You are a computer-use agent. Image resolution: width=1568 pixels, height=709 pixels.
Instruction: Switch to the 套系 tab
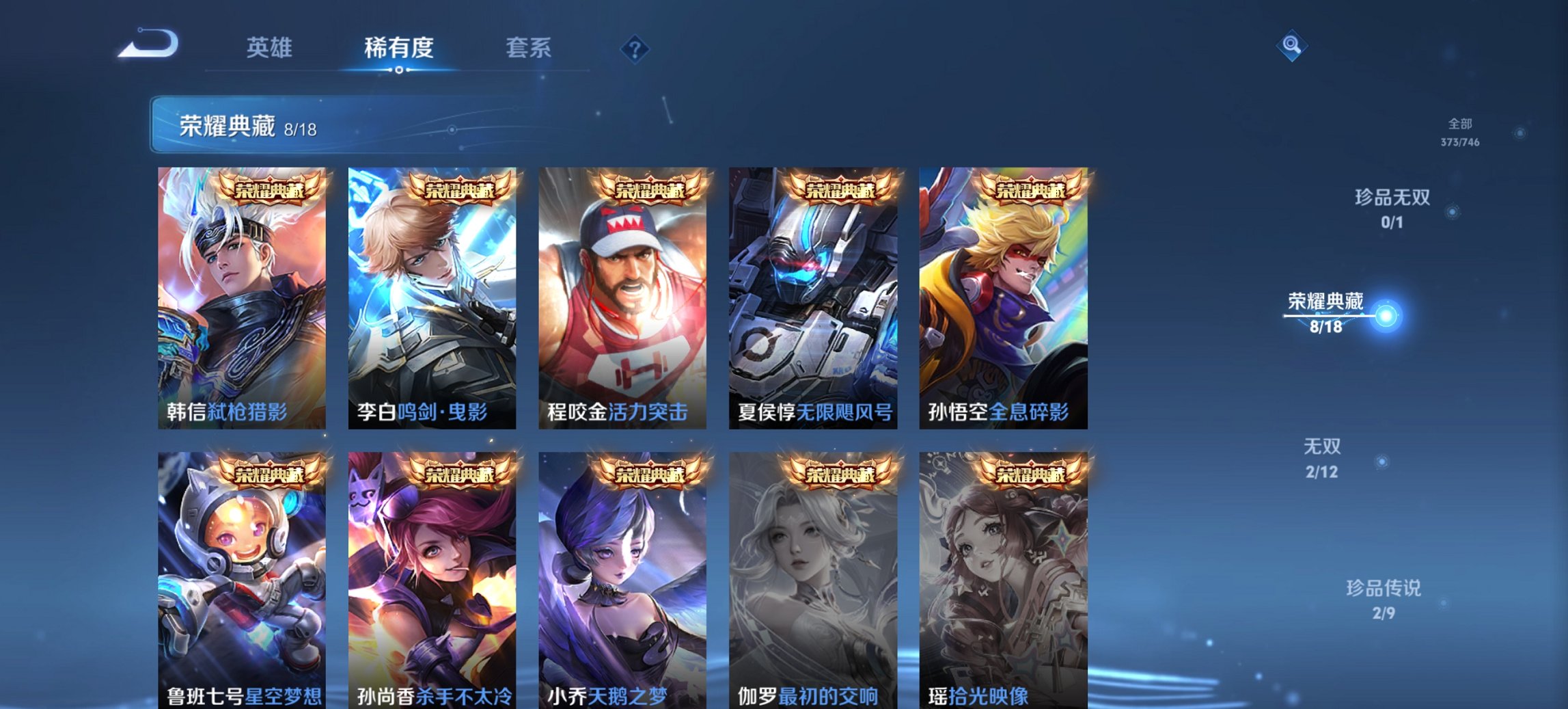point(529,48)
